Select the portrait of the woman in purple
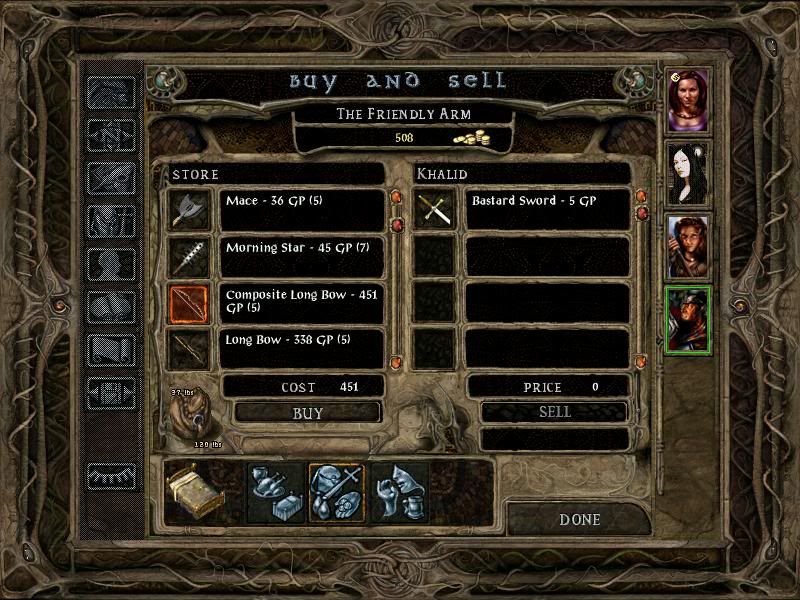Viewport: 800px width, 600px height. coord(688,100)
